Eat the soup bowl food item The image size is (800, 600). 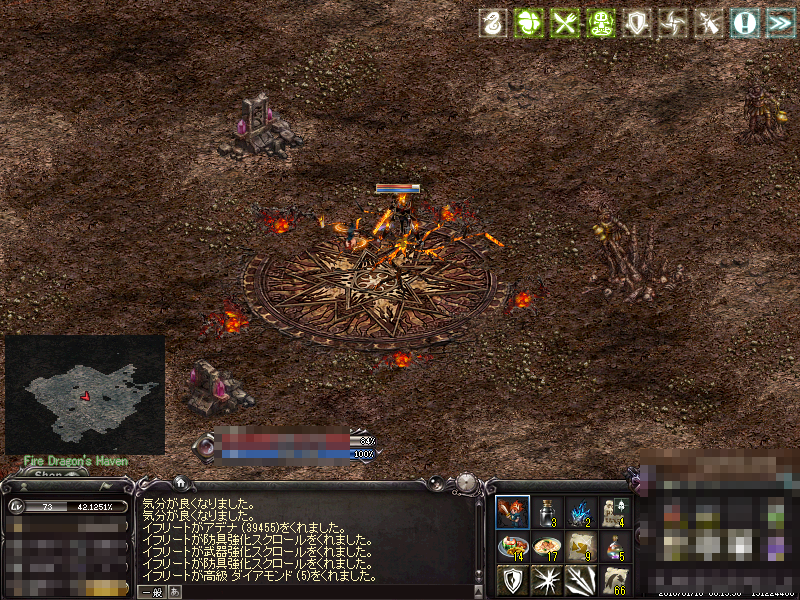point(546,546)
